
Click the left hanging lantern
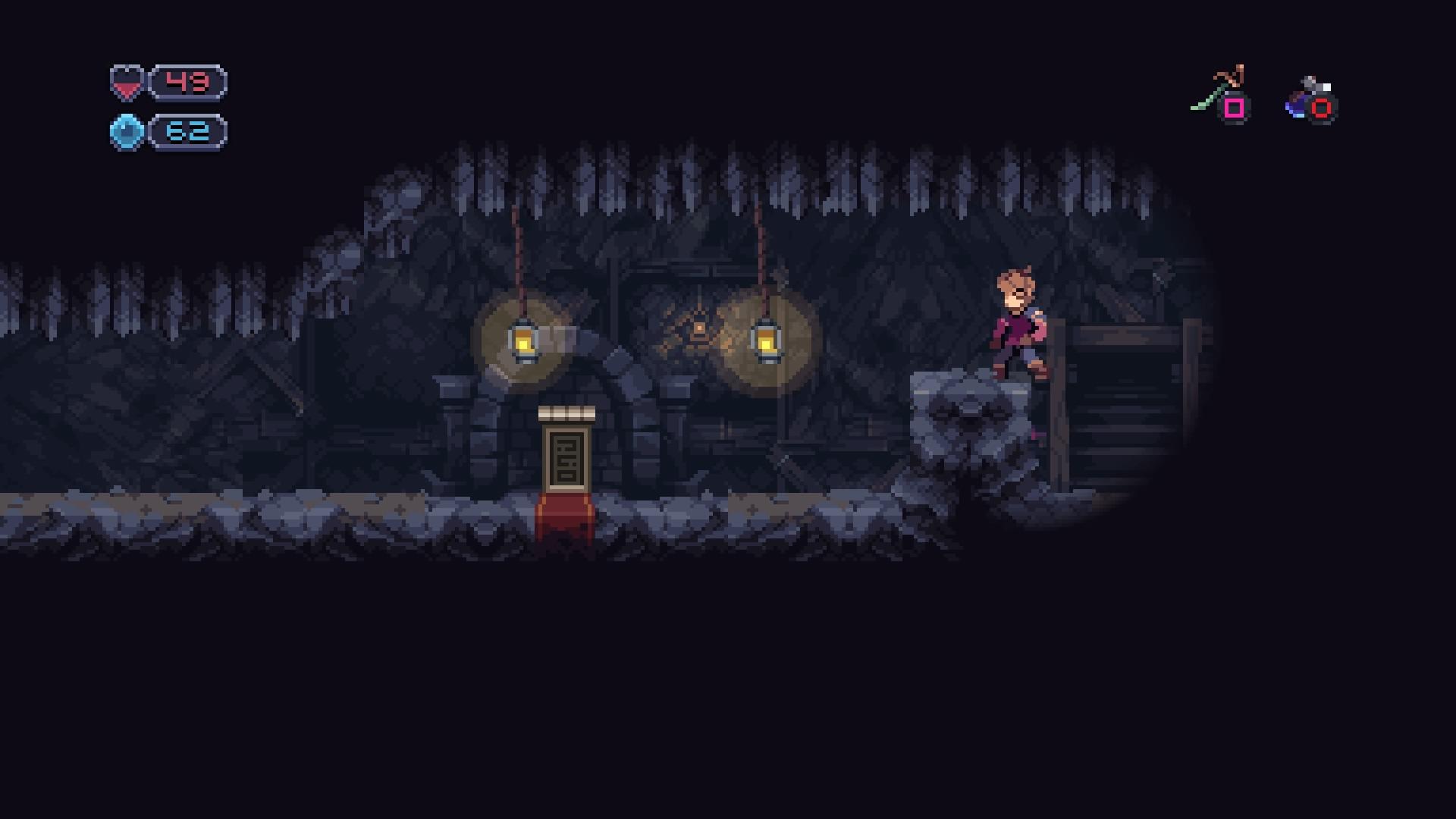click(526, 341)
